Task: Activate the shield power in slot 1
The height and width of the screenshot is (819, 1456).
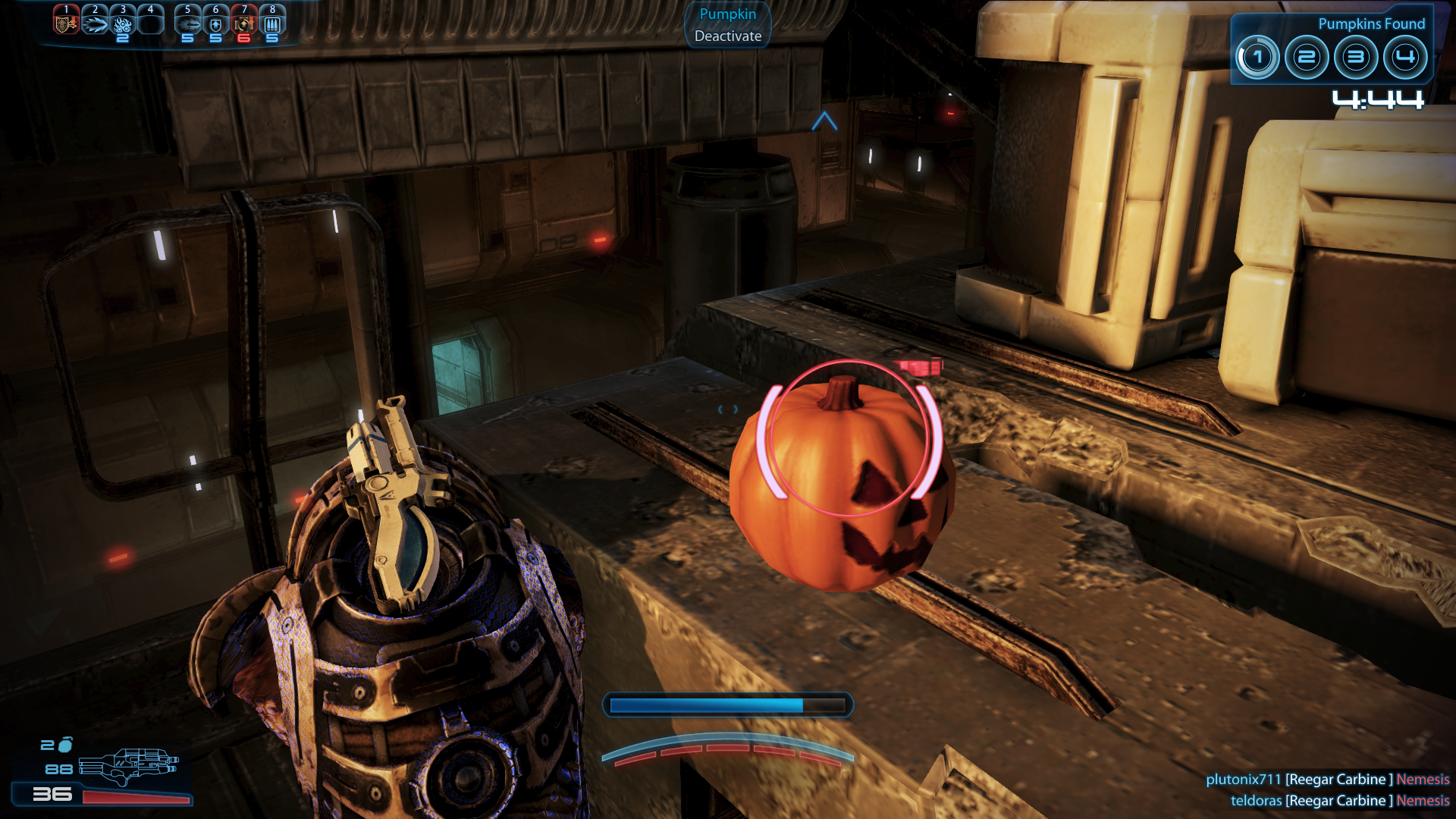Action: pos(66,23)
